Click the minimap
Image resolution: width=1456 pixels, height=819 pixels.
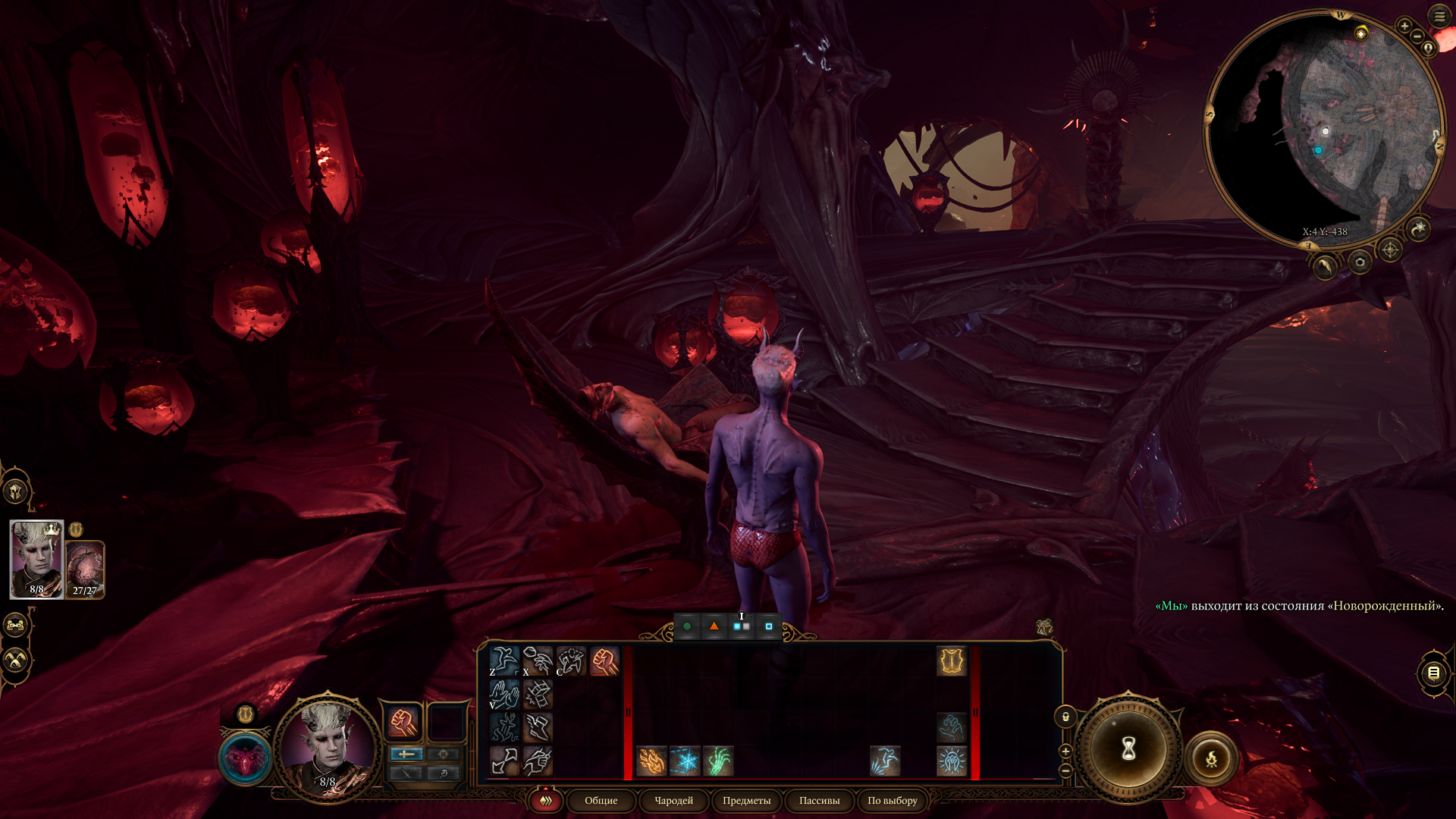(1323, 129)
